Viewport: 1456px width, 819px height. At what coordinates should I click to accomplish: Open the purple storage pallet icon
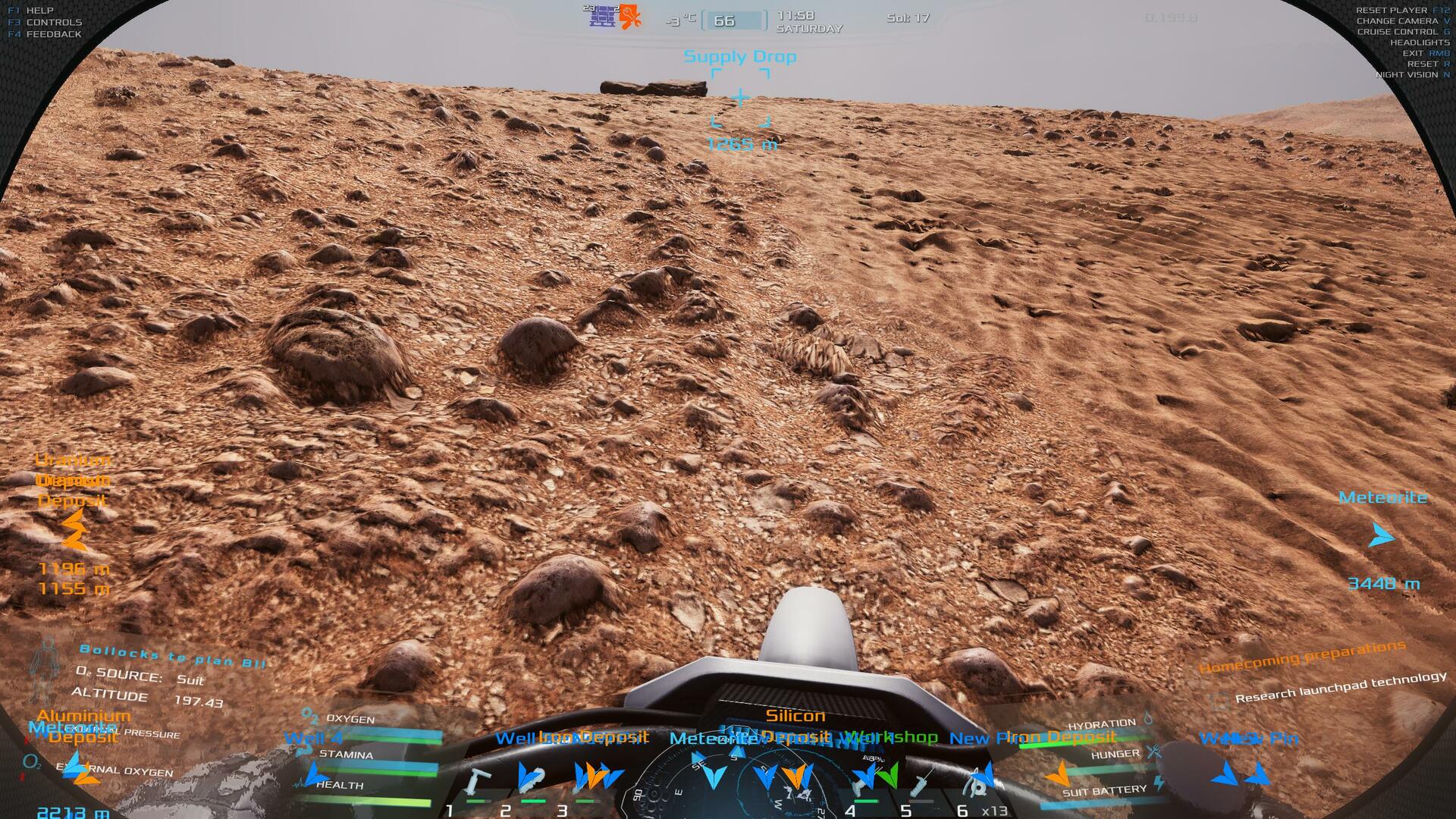603,16
